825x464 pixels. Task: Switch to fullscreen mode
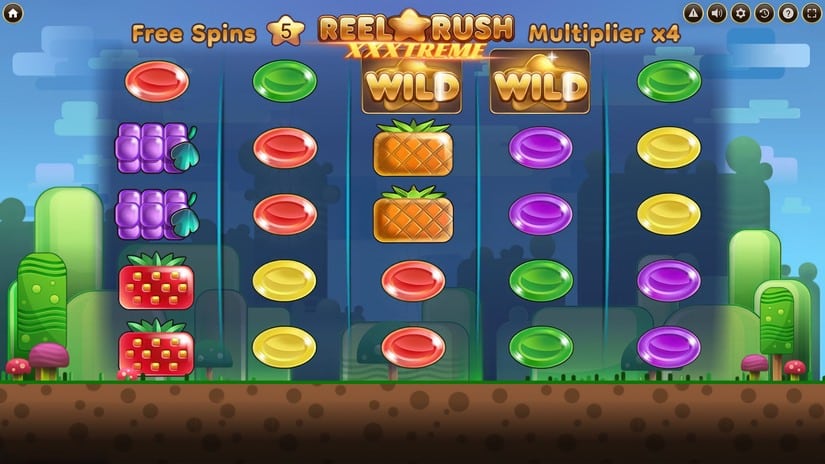(811, 13)
